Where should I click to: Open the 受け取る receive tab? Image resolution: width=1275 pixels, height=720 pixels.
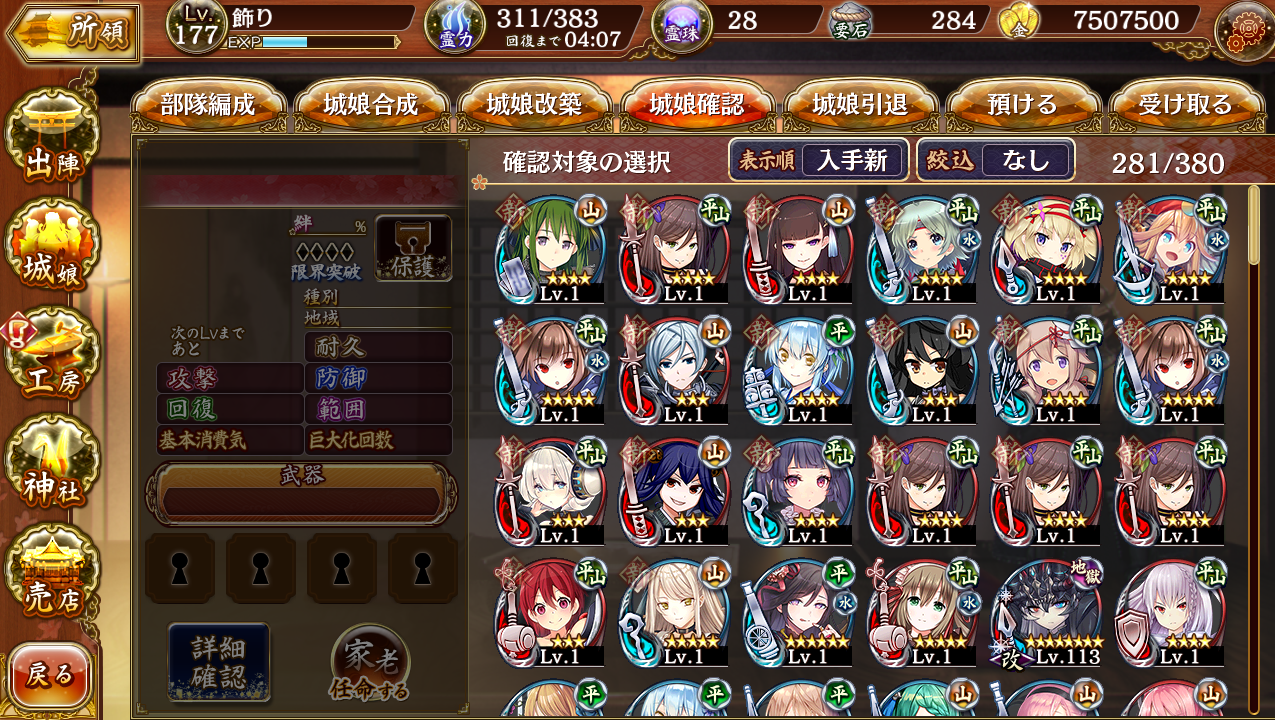pos(1185,105)
